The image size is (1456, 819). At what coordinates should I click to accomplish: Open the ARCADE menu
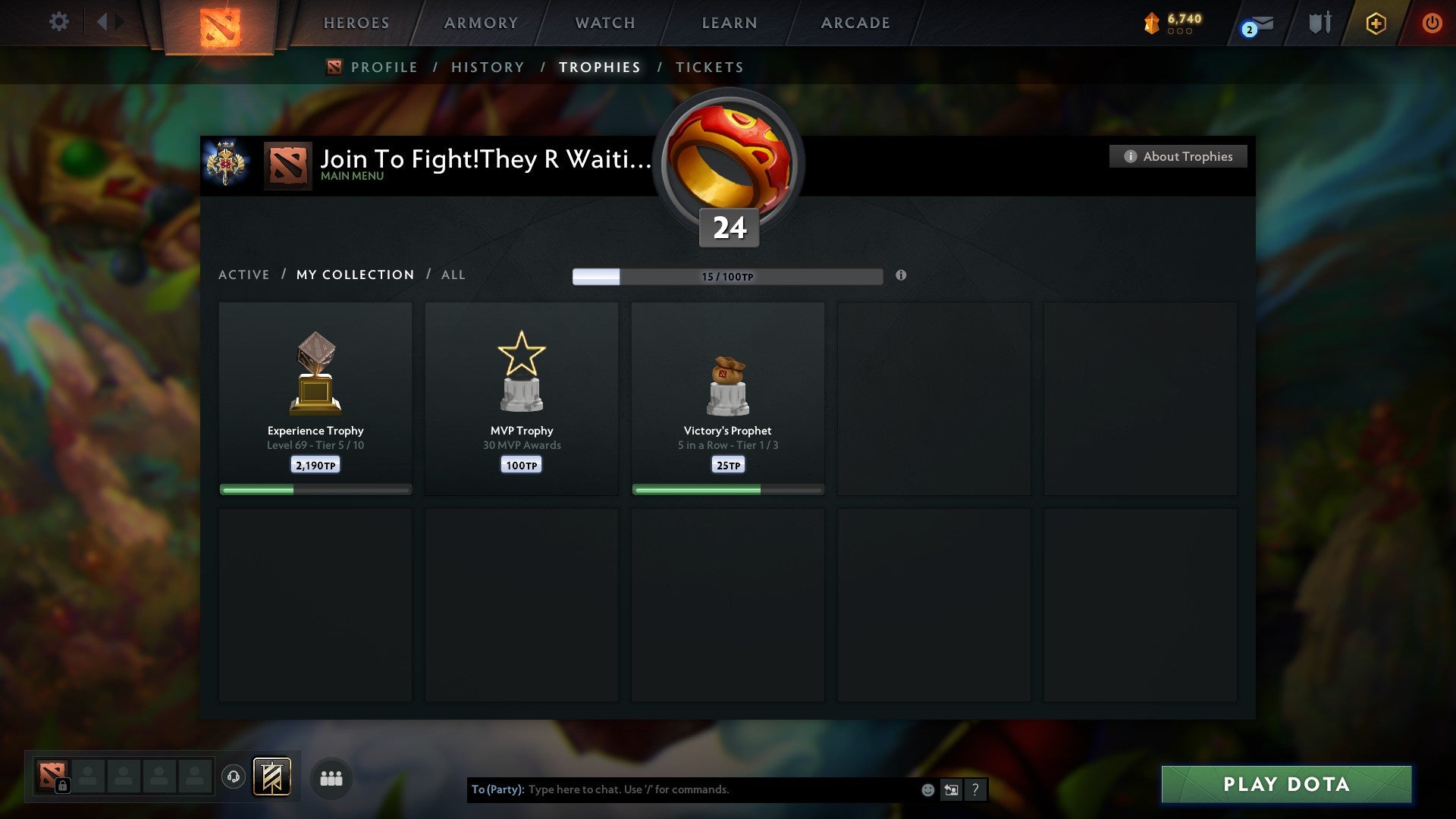(855, 23)
